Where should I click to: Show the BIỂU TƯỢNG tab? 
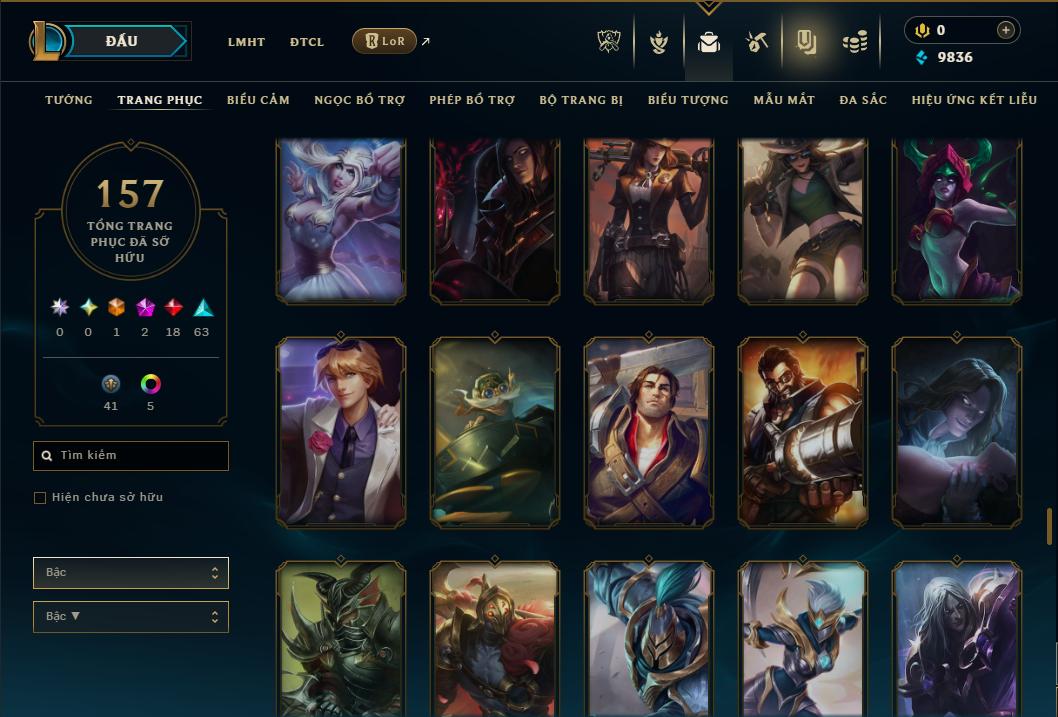coord(688,100)
